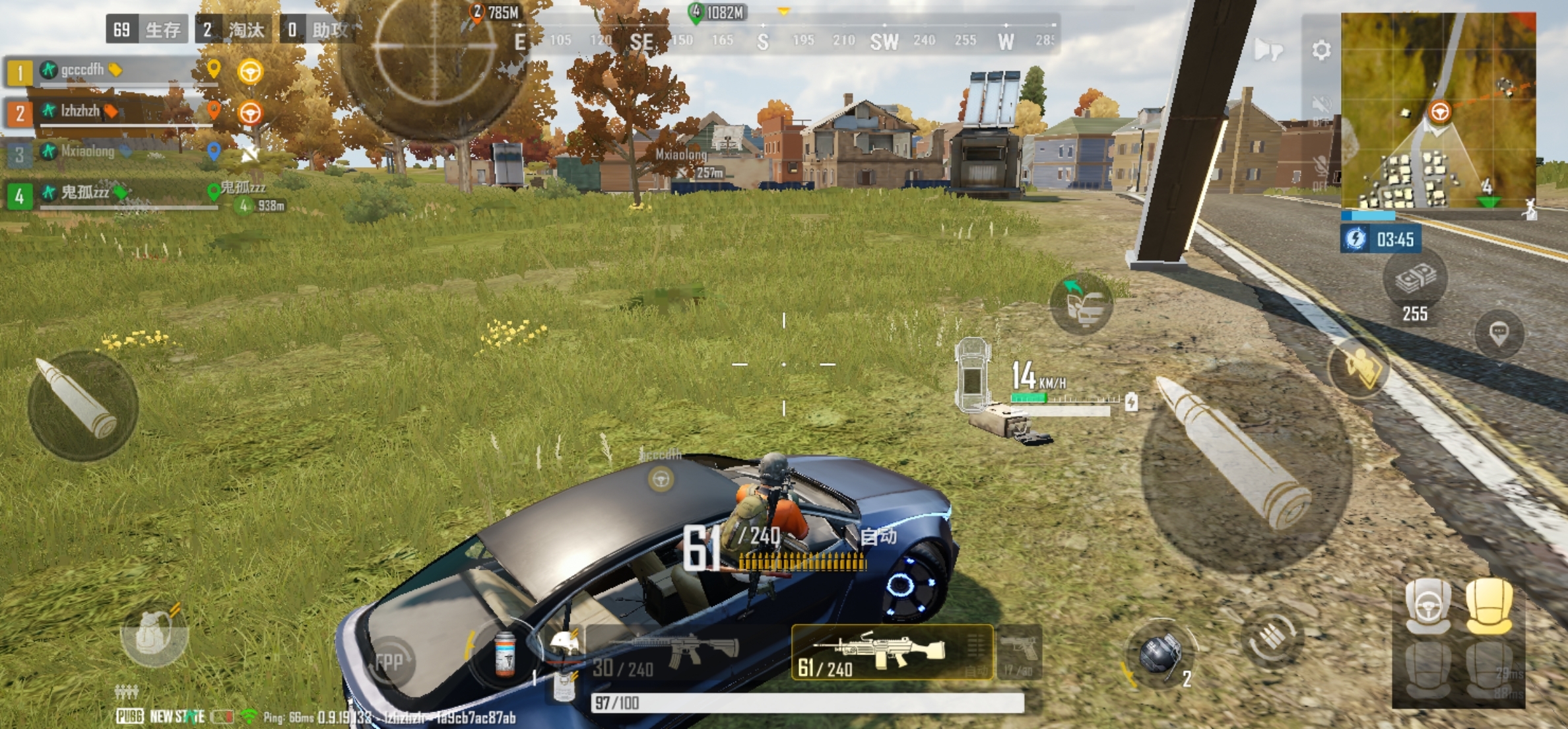
Task: Reload the weapon with the ammo button
Action: (x=1272, y=638)
